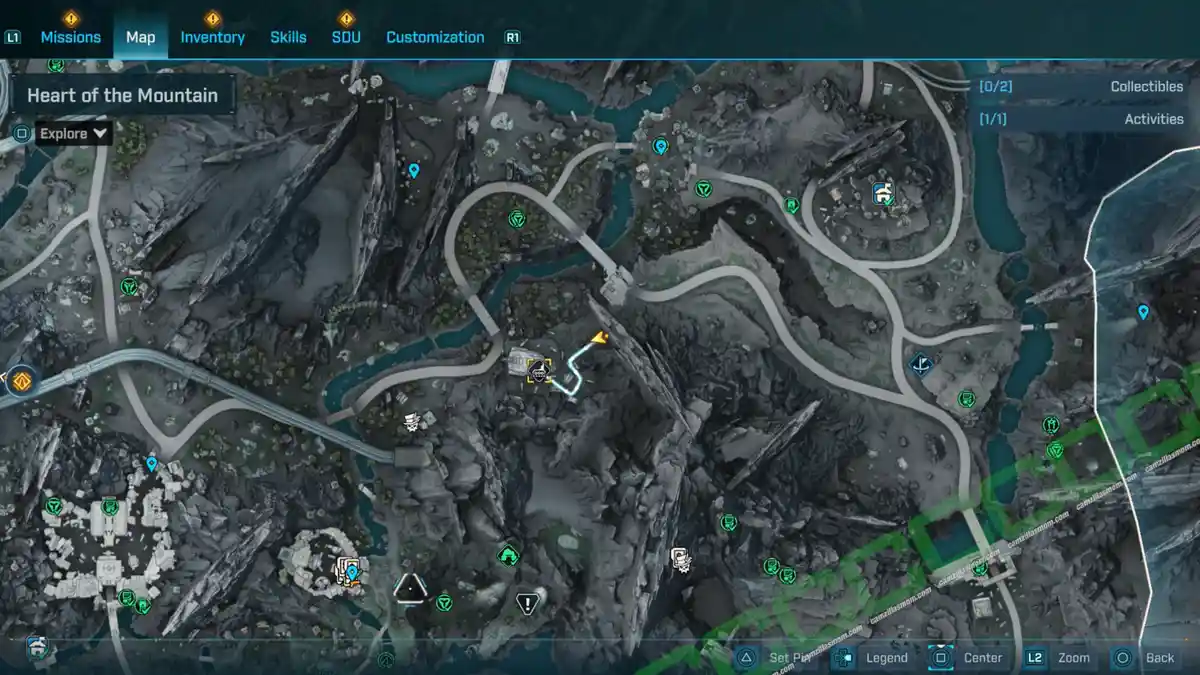Show the Collectibles counter row
This screenshot has width=1200, height=675.
click(1080, 87)
